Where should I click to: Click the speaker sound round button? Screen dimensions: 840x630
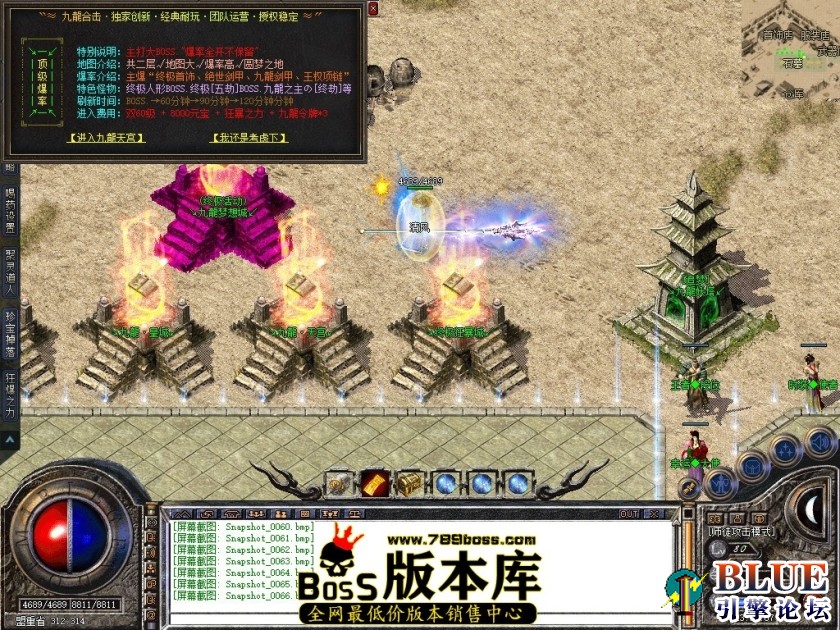tap(820, 441)
